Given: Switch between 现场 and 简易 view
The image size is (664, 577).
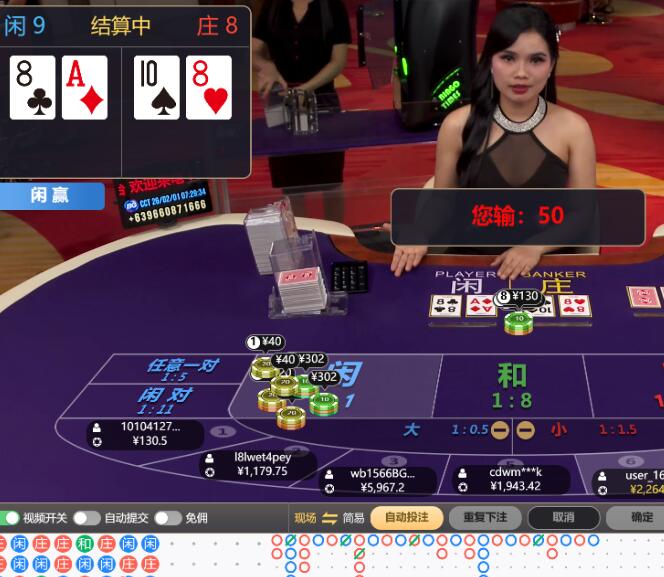Looking at the screenshot, I should (x=330, y=518).
